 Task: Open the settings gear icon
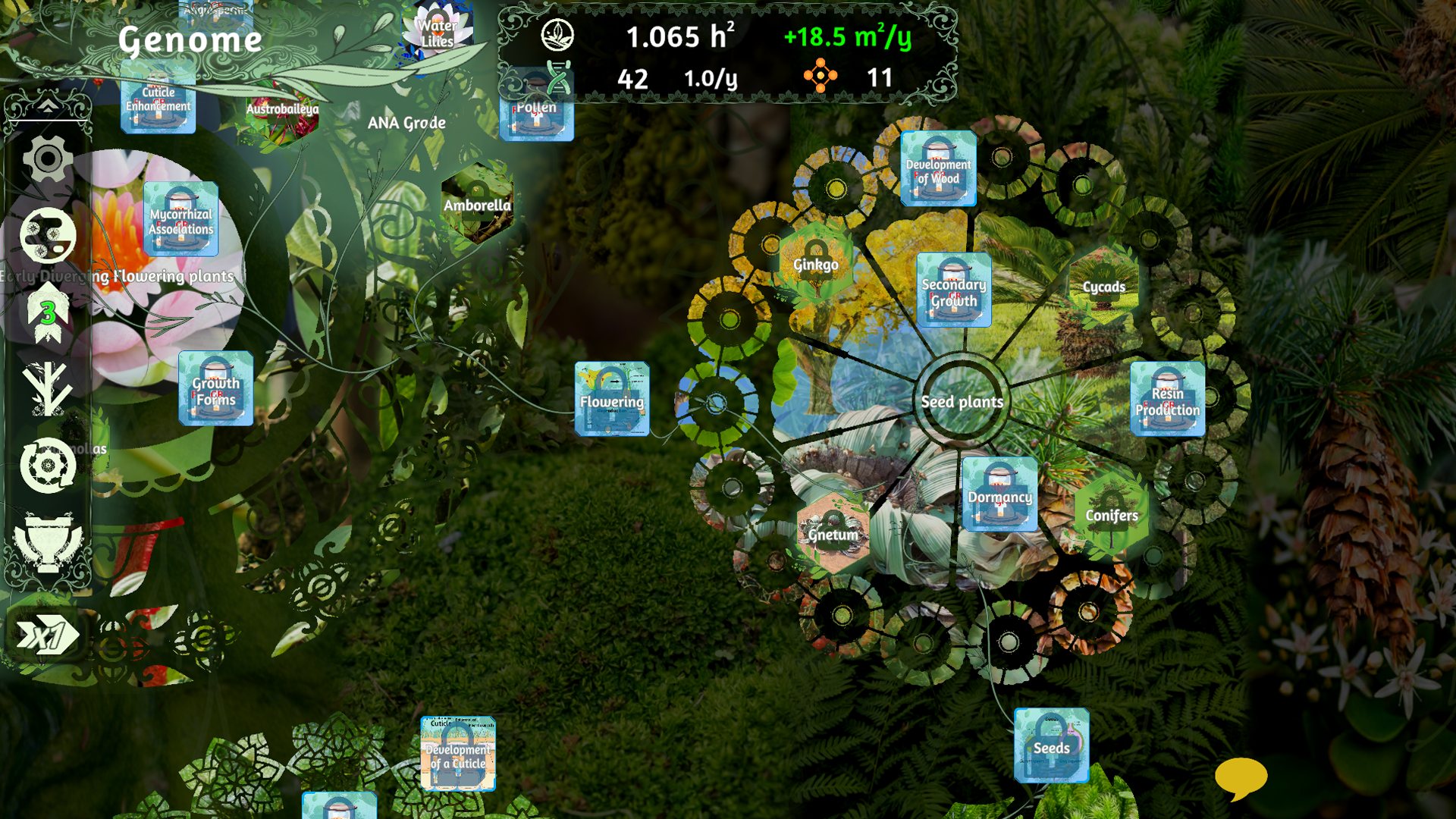48,159
